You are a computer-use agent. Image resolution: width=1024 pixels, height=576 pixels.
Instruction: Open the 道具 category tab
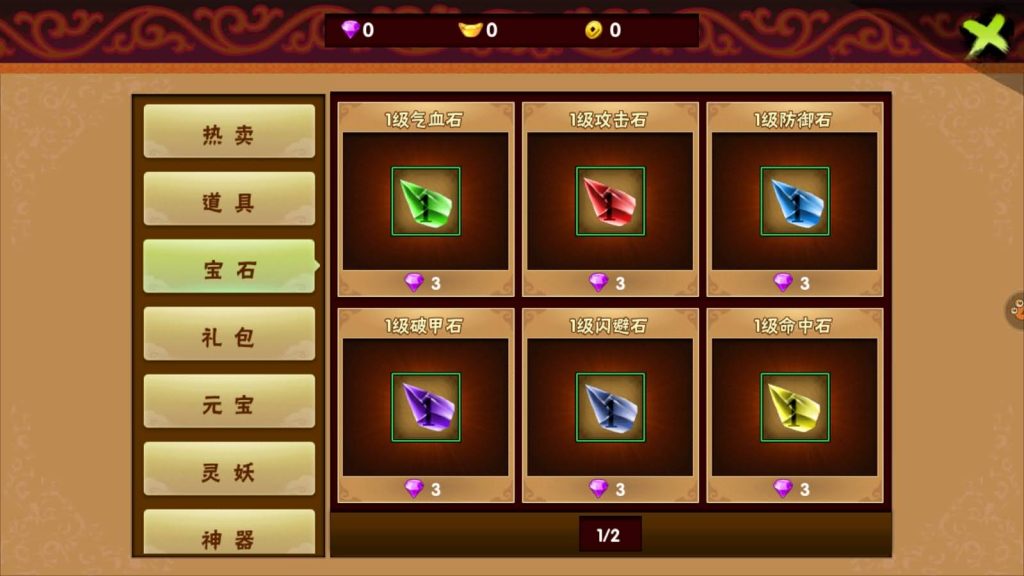coord(229,199)
